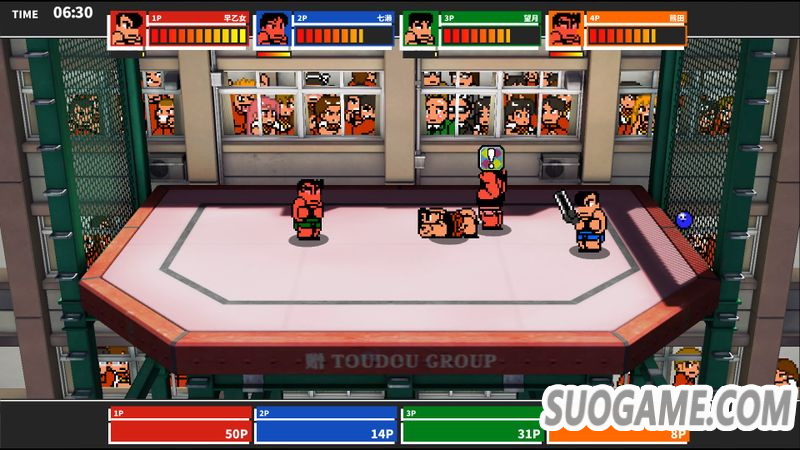Select the 4P fighter portrait

566,30
